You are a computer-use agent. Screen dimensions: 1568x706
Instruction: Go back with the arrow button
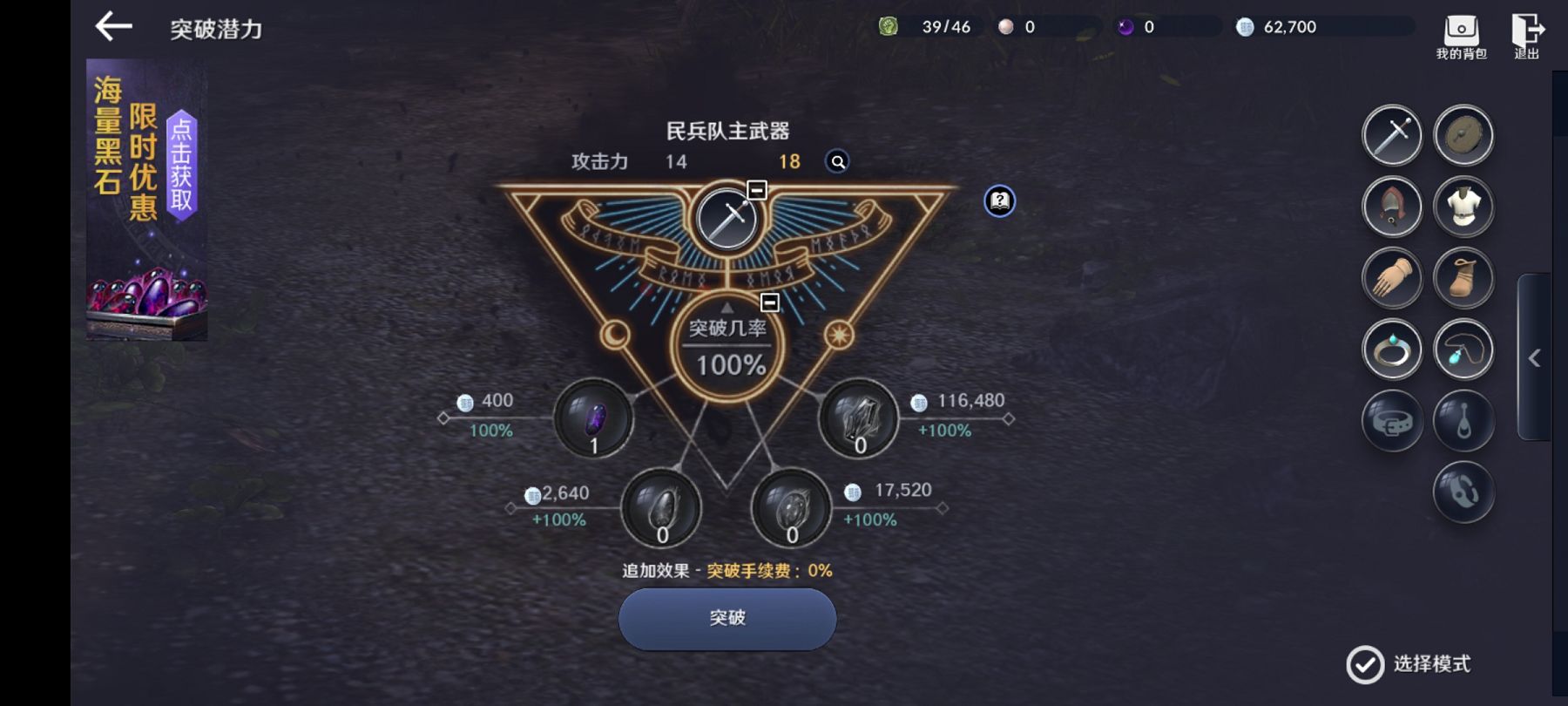pyautogui.click(x=114, y=28)
